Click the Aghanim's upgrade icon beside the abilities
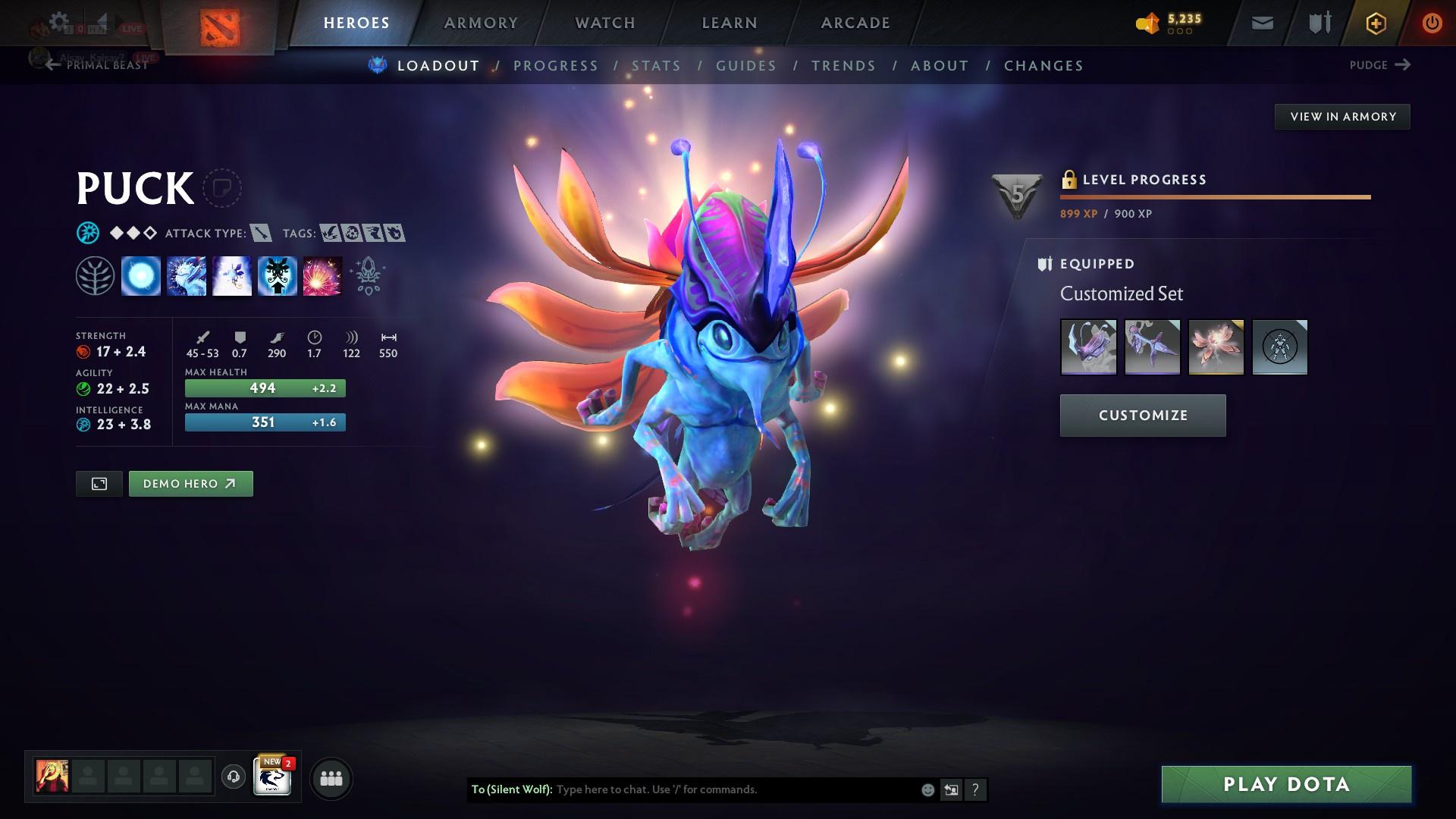Screen dimensions: 1456x819 coord(367,276)
